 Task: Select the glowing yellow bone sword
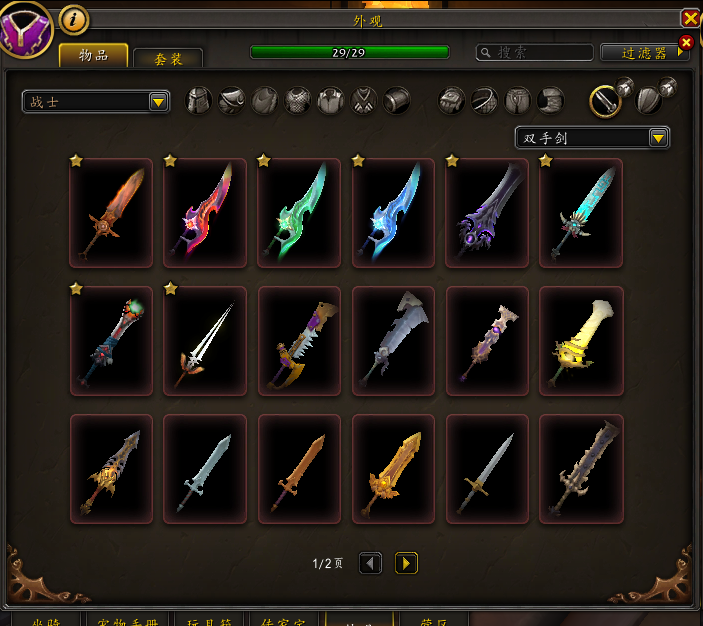581,341
